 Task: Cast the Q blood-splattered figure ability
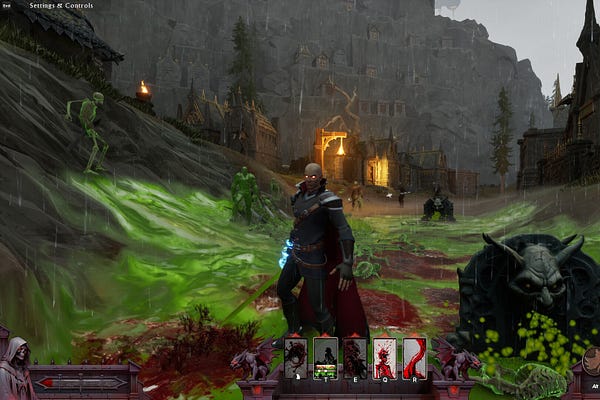[x=385, y=356]
